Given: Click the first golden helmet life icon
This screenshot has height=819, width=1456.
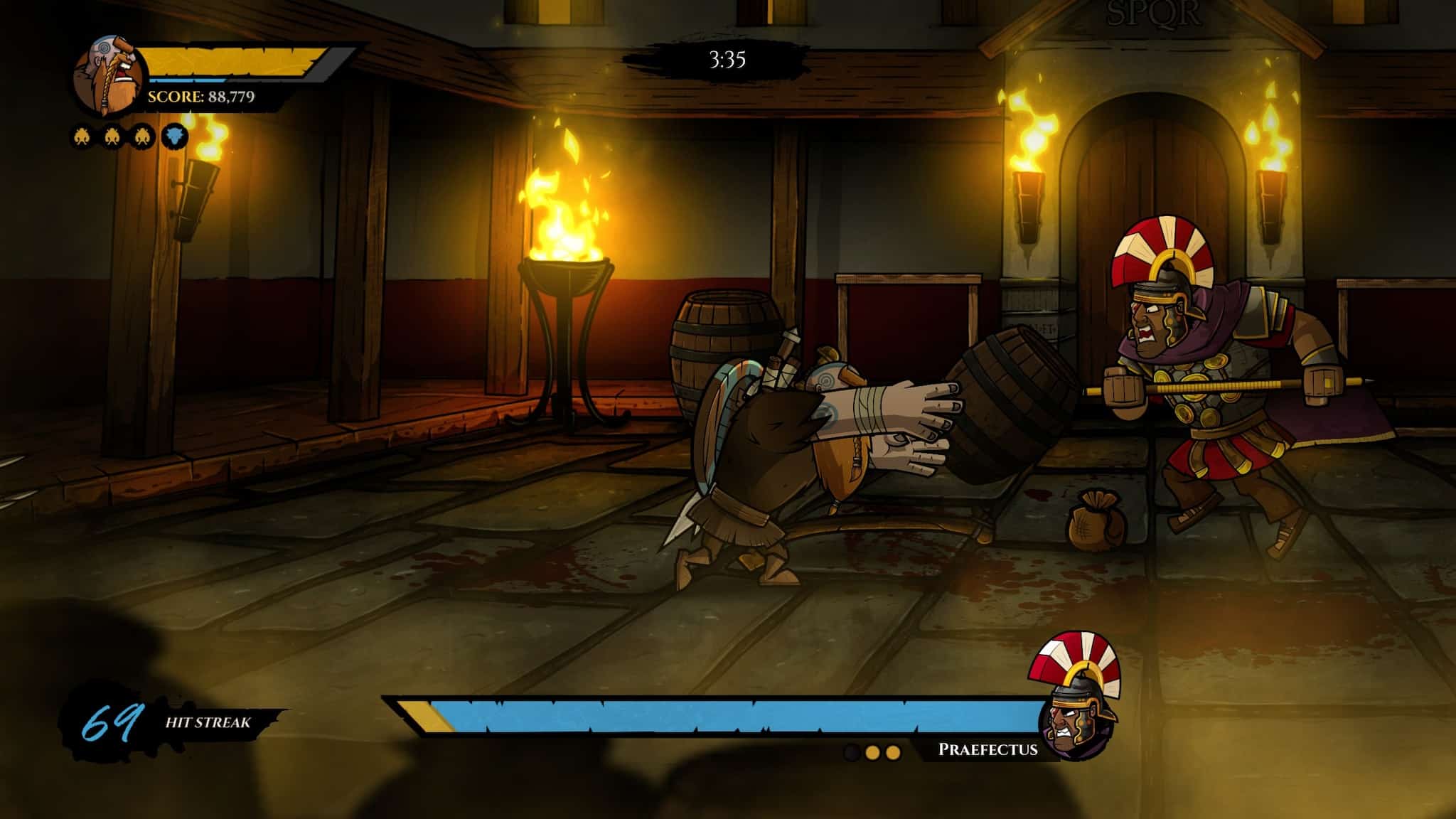Looking at the screenshot, I should point(80,137).
